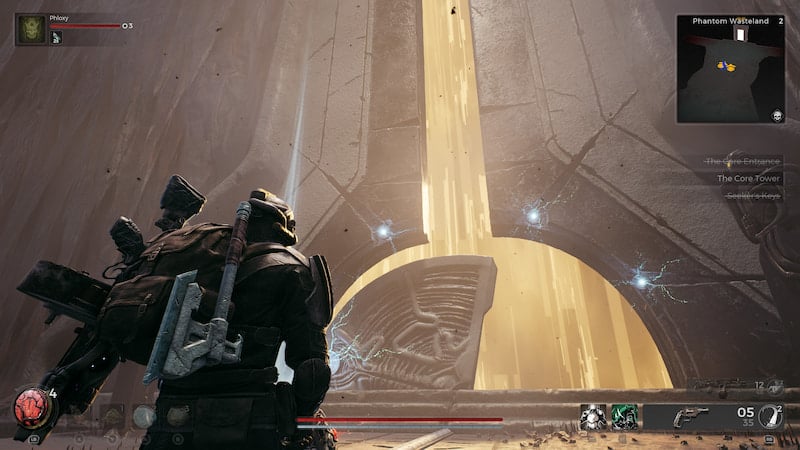
Task: Activate the green archetype skill icon
Action: pos(625,417)
